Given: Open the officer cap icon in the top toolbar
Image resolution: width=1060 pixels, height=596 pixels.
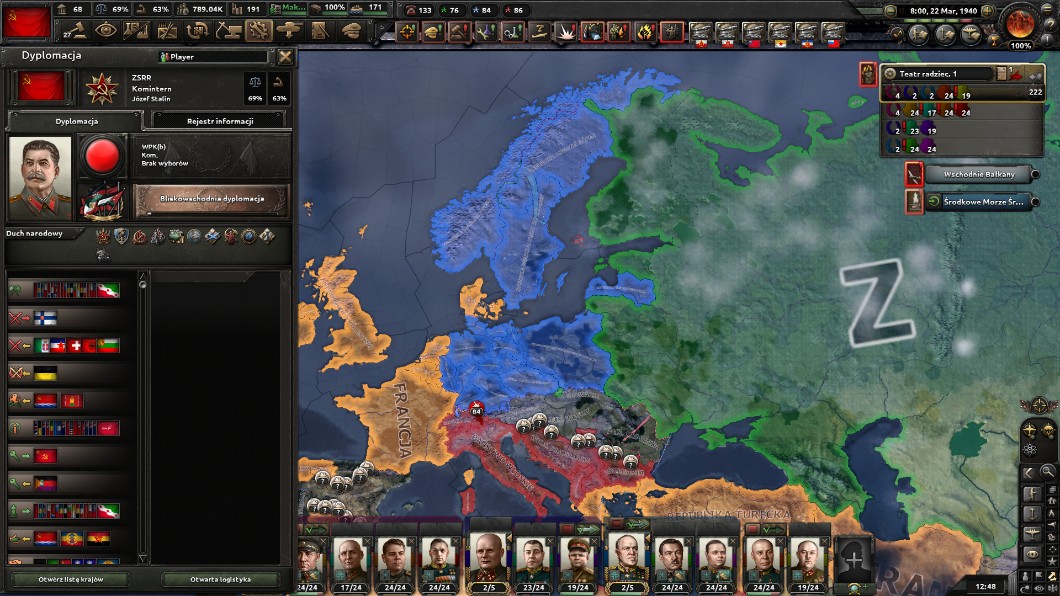Looking at the screenshot, I should 351,30.
